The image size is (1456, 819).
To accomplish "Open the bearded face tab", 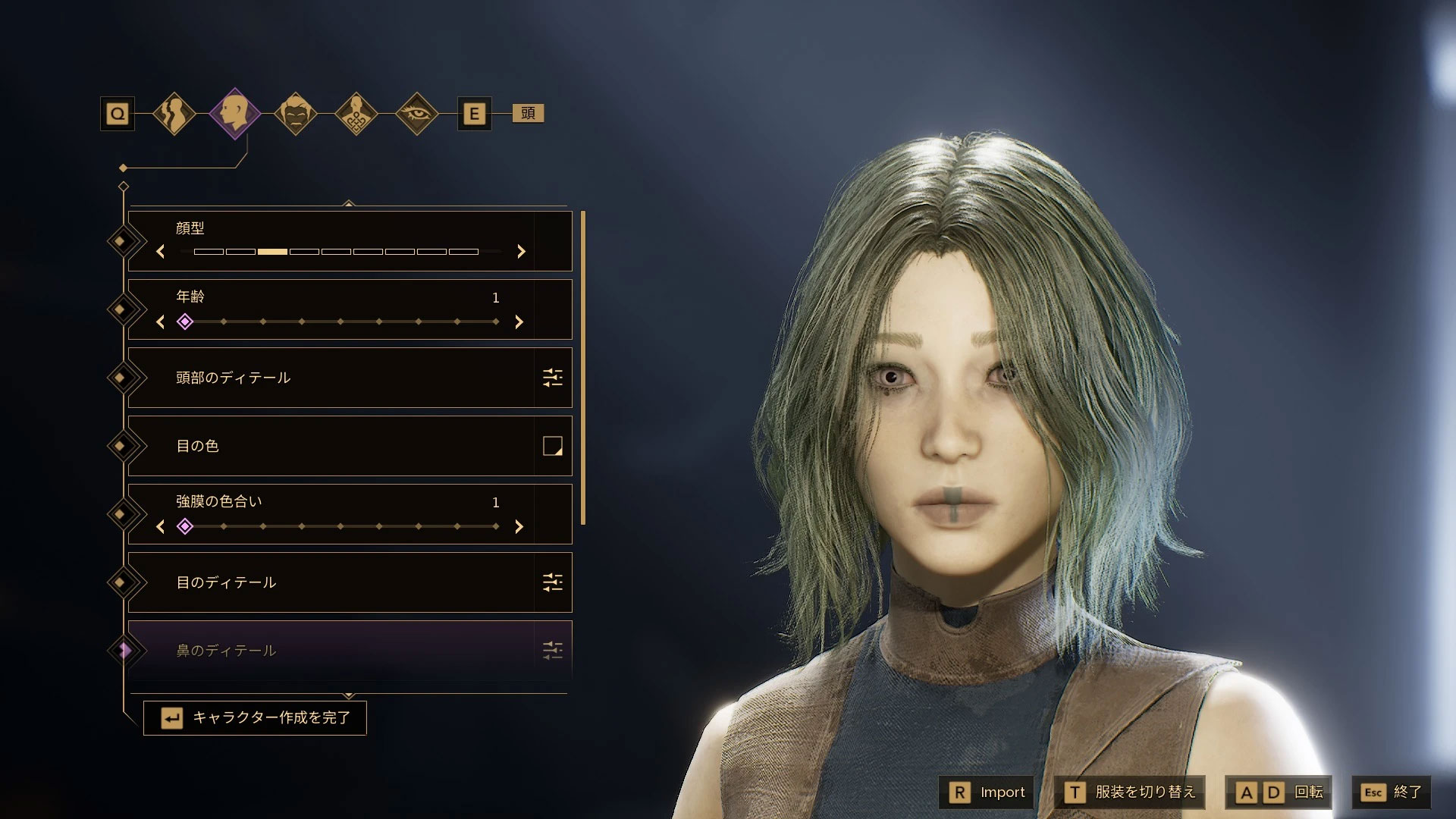I will 295,114.
